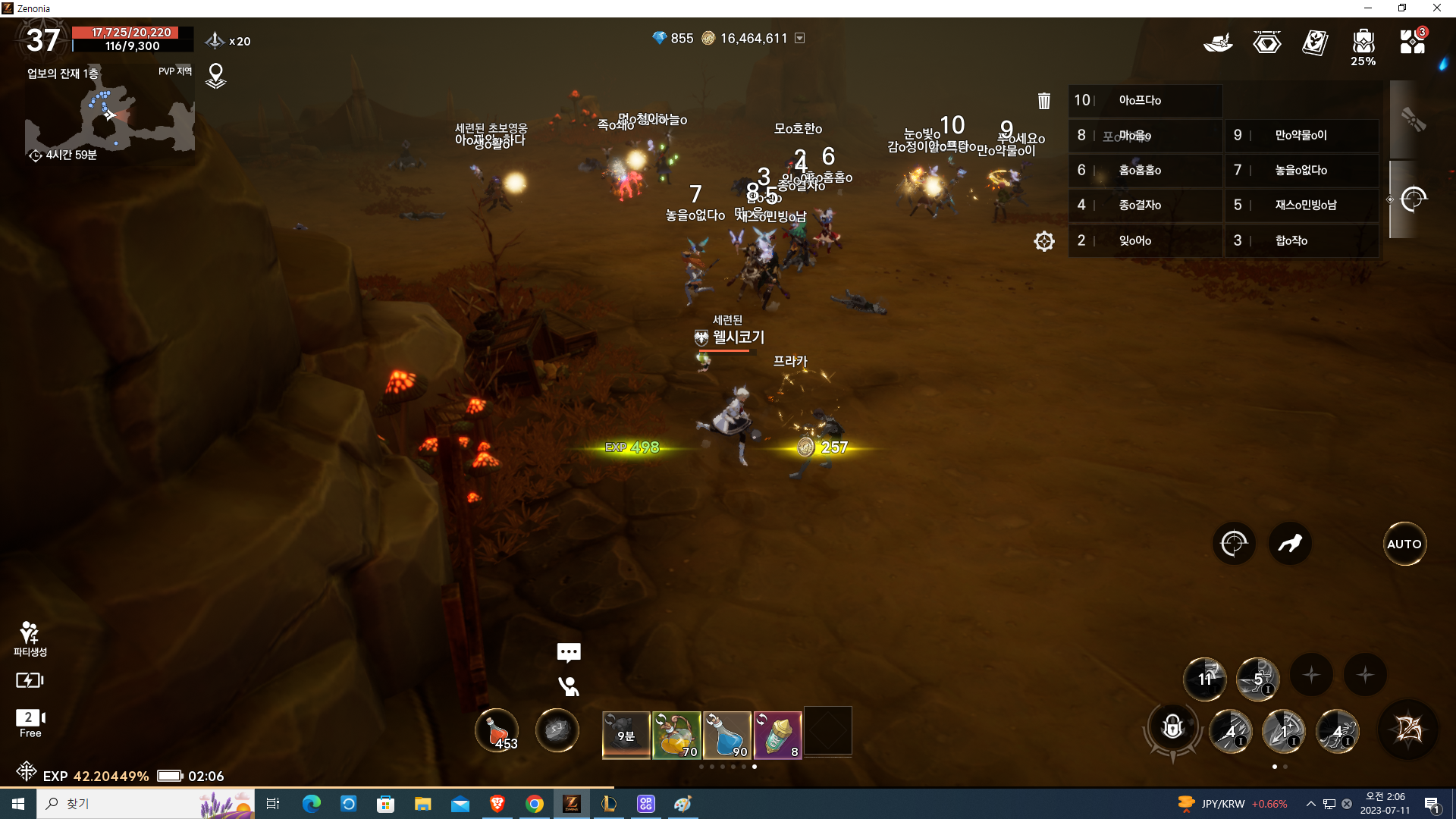The height and width of the screenshot is (819, 1456).
Task: Open target list gear settings
Action: (1044, 241)
